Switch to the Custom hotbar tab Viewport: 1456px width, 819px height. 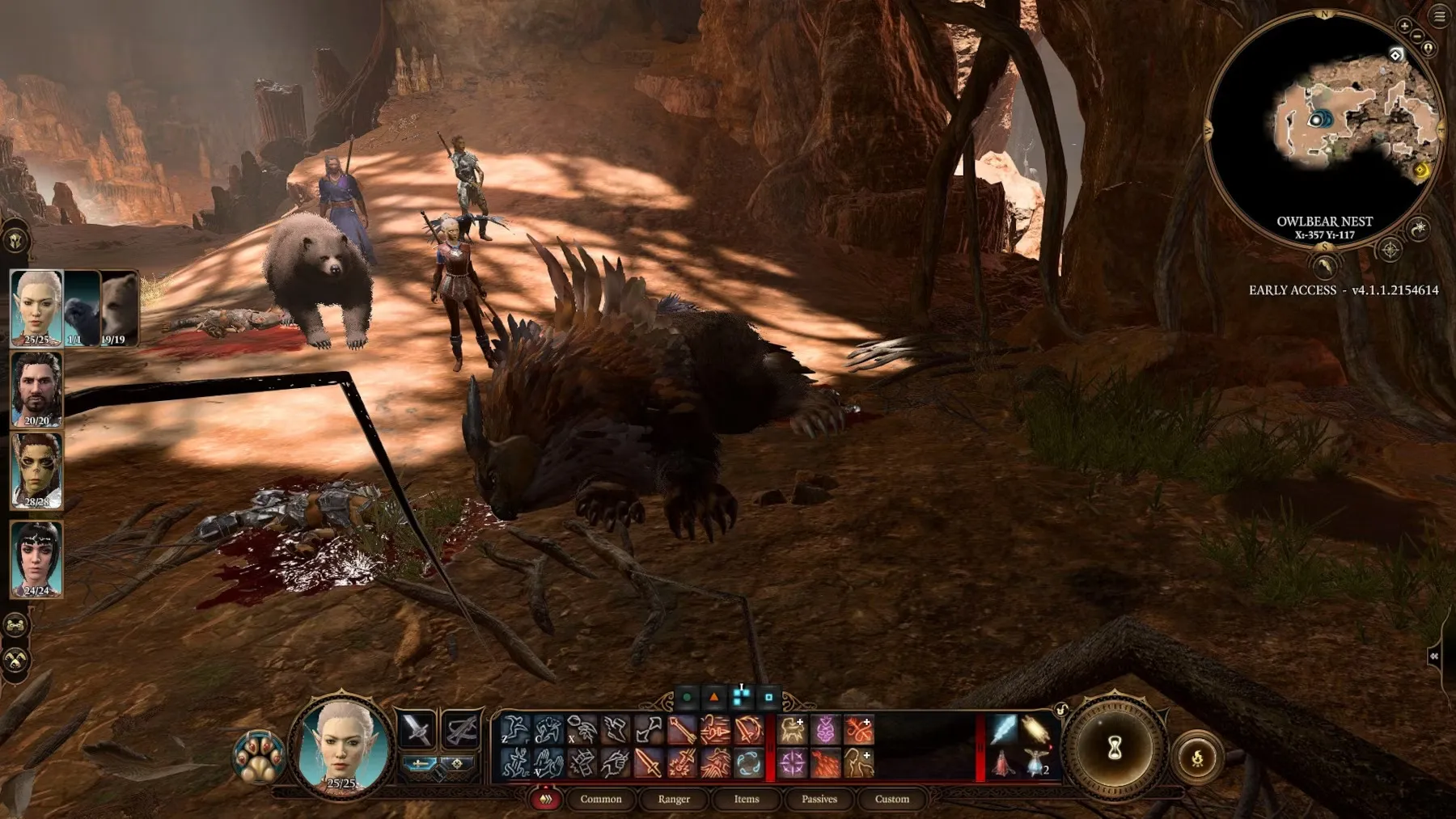891,799
